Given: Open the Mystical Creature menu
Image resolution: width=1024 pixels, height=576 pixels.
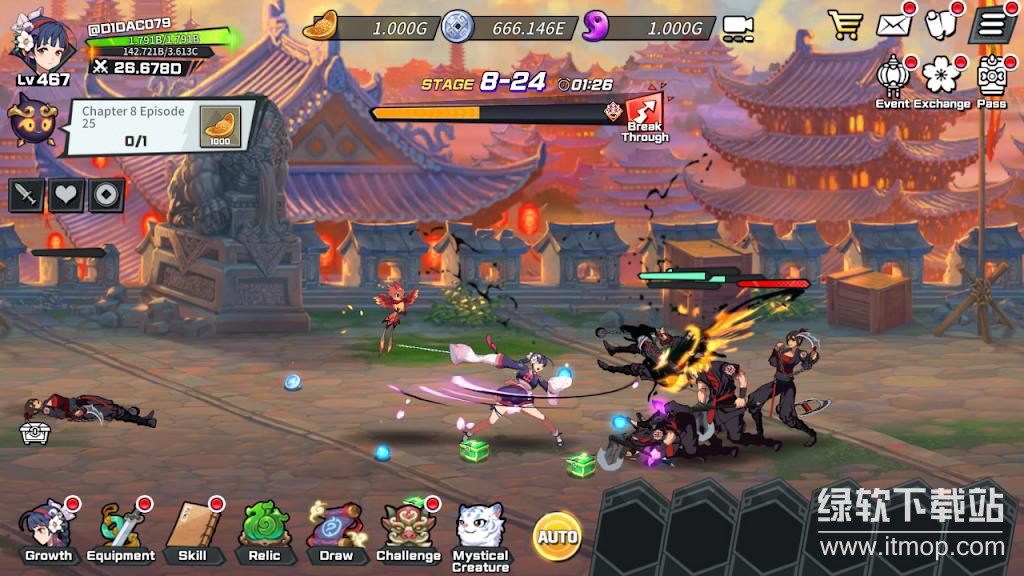Looking at the screenshot, I should [481, 532].
